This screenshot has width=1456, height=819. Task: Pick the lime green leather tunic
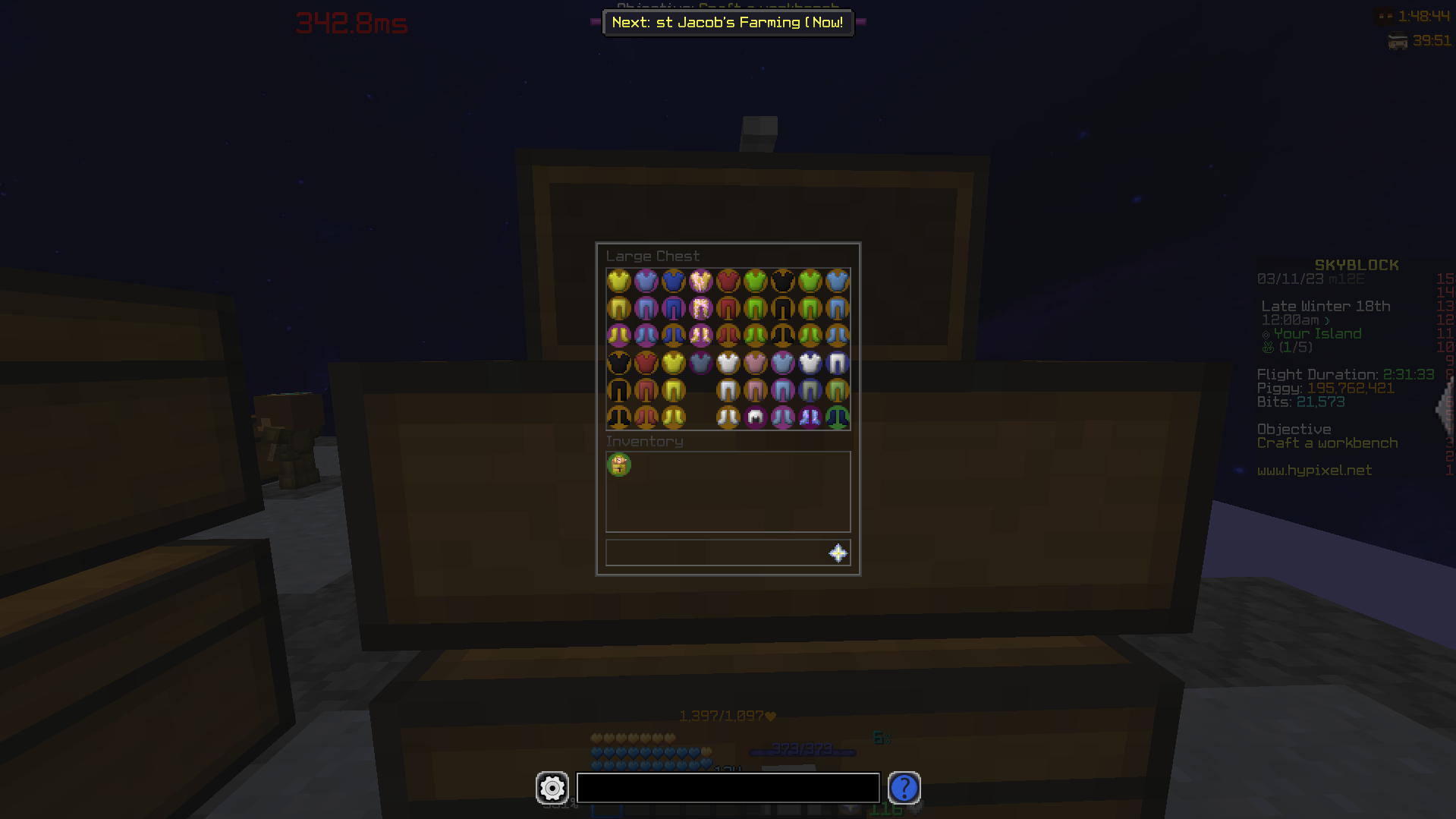point(755,280)
